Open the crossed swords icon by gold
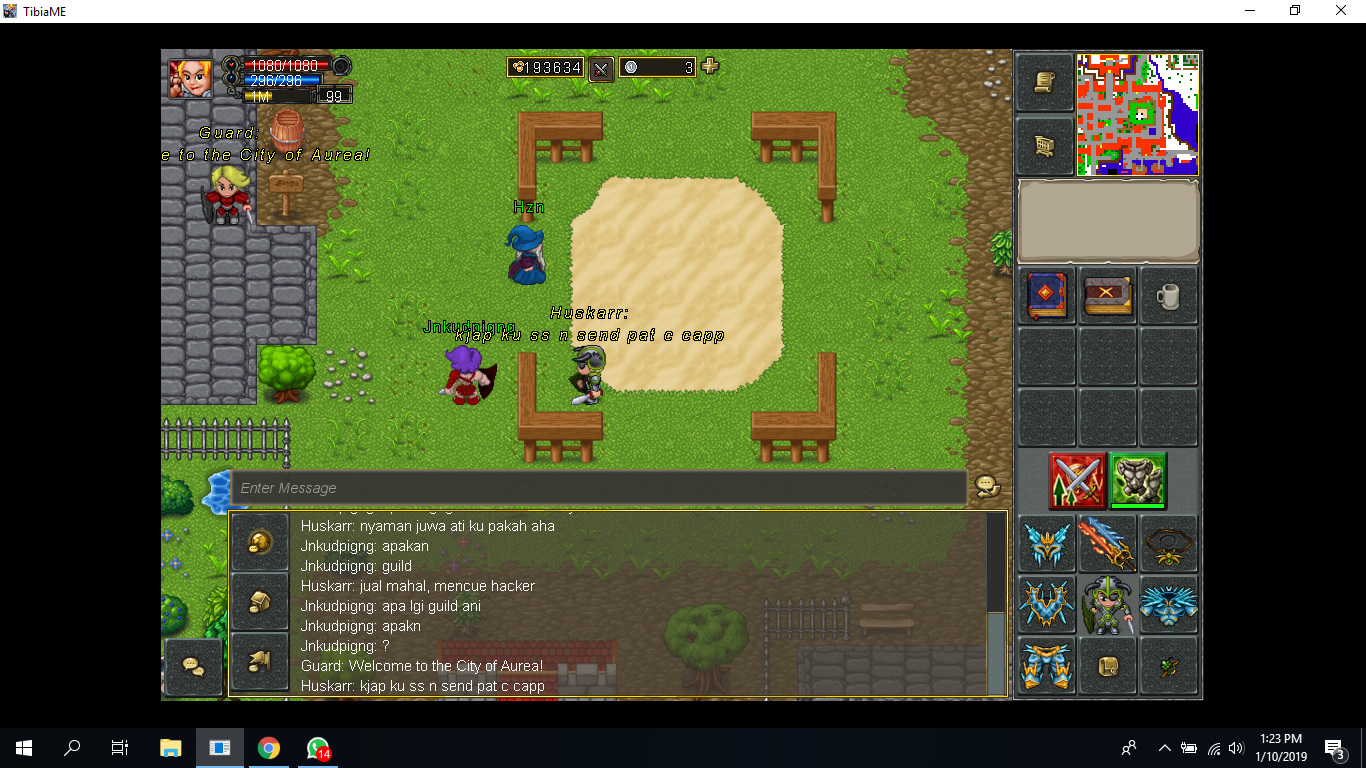 [601, 68]
